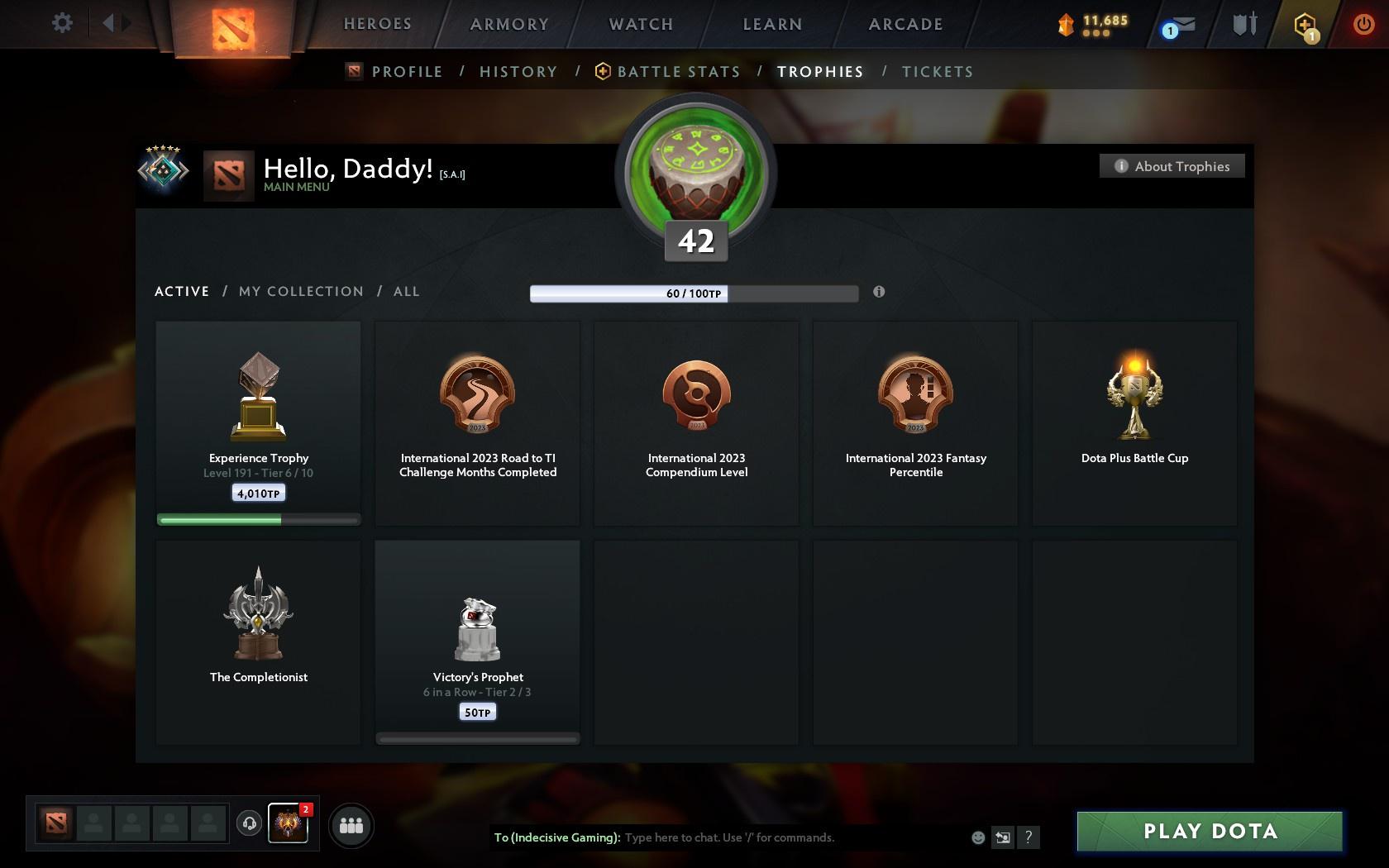This screenshot has height=868, width=1389.
Task: Click the screenshot share icon beside chat
Action: point(1002,837)
